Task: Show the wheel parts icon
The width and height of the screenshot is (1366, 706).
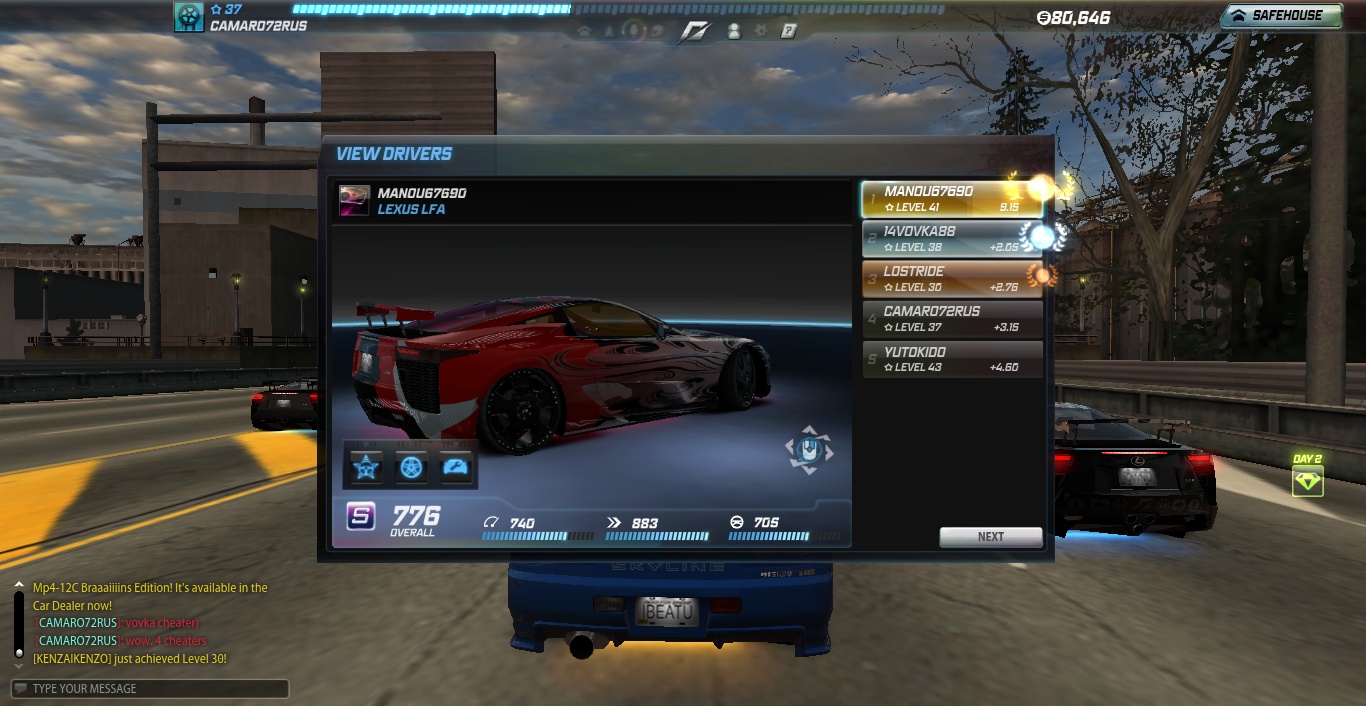Action: coord(412,467)
